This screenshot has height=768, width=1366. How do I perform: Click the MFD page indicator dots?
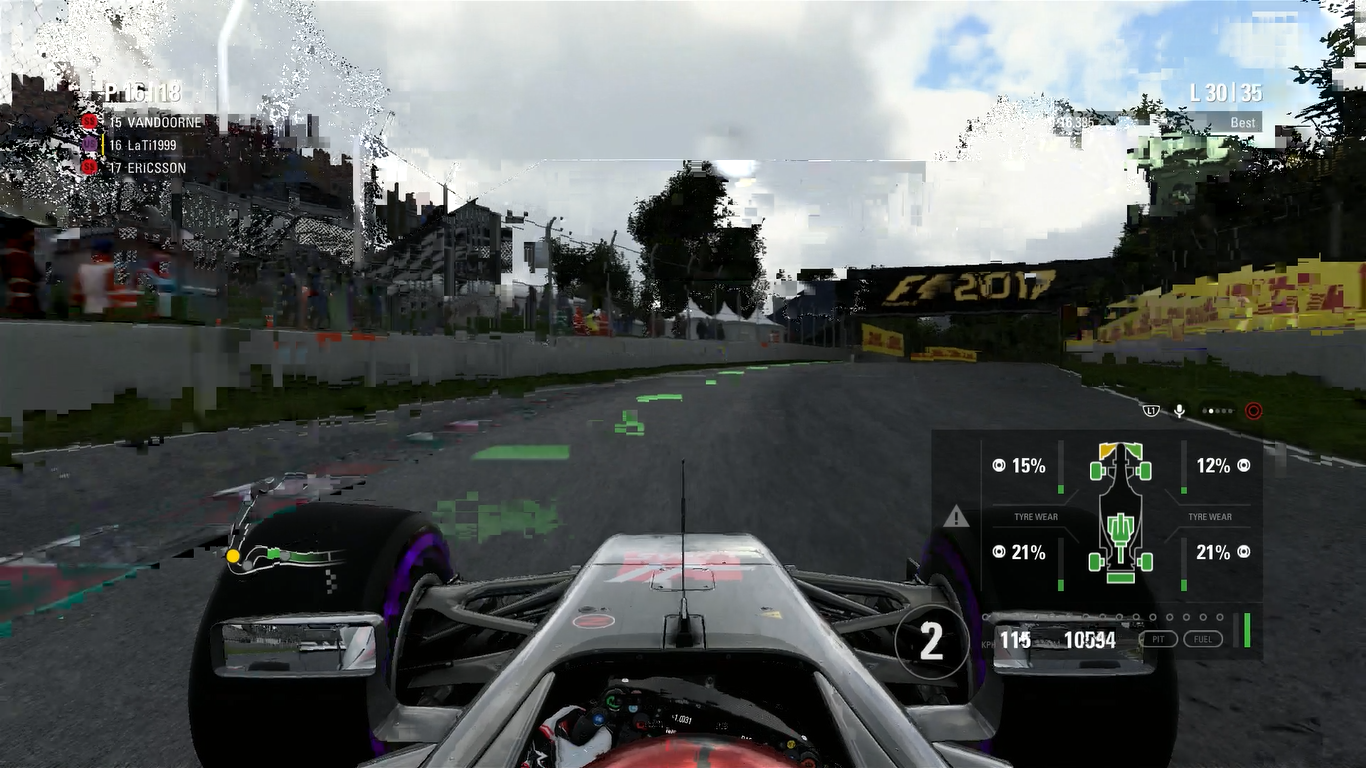1217,411
